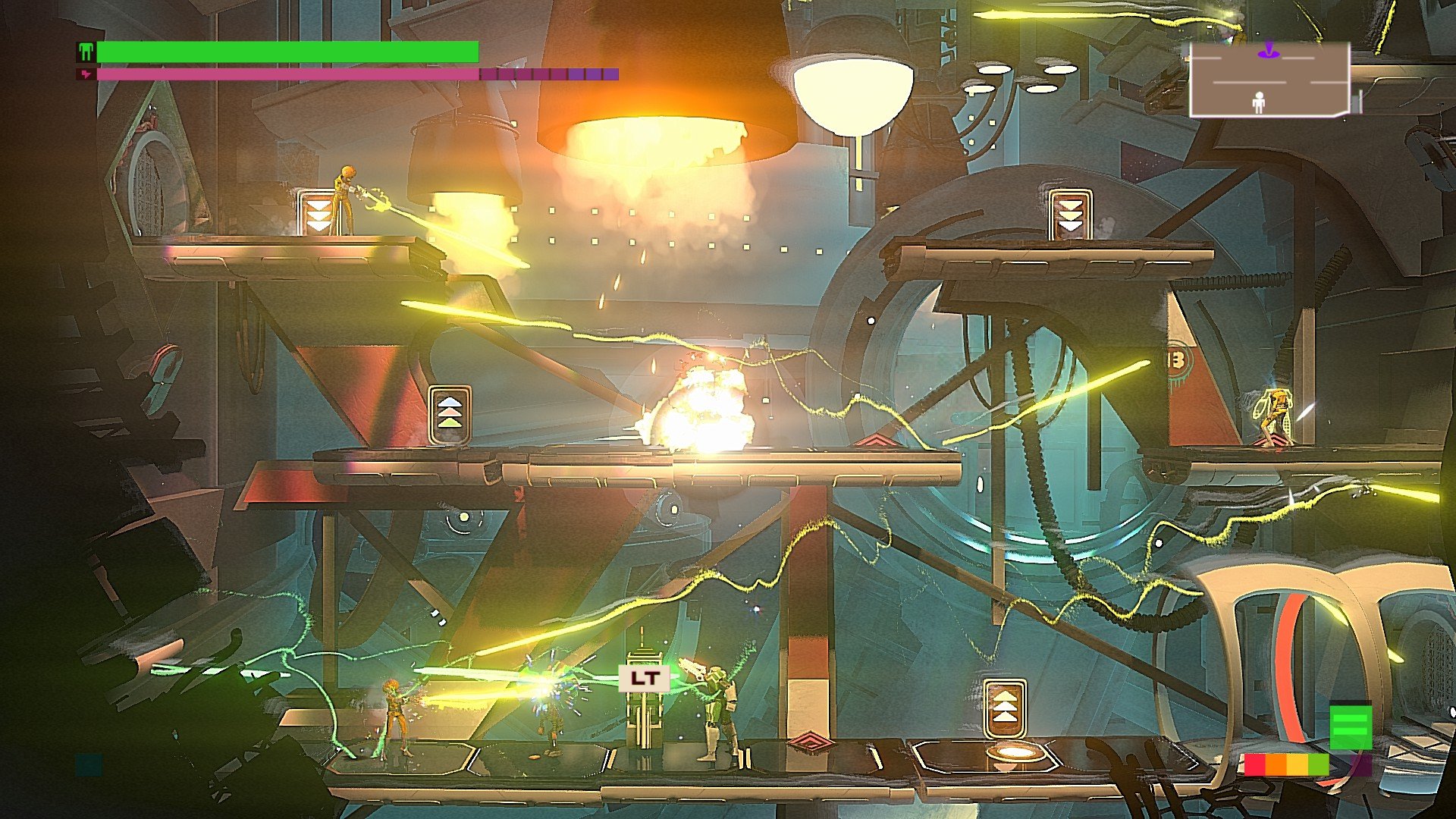This screenshot has height=819, width=1456.
Task: Open the room minimap
Action: (1269, 80)
